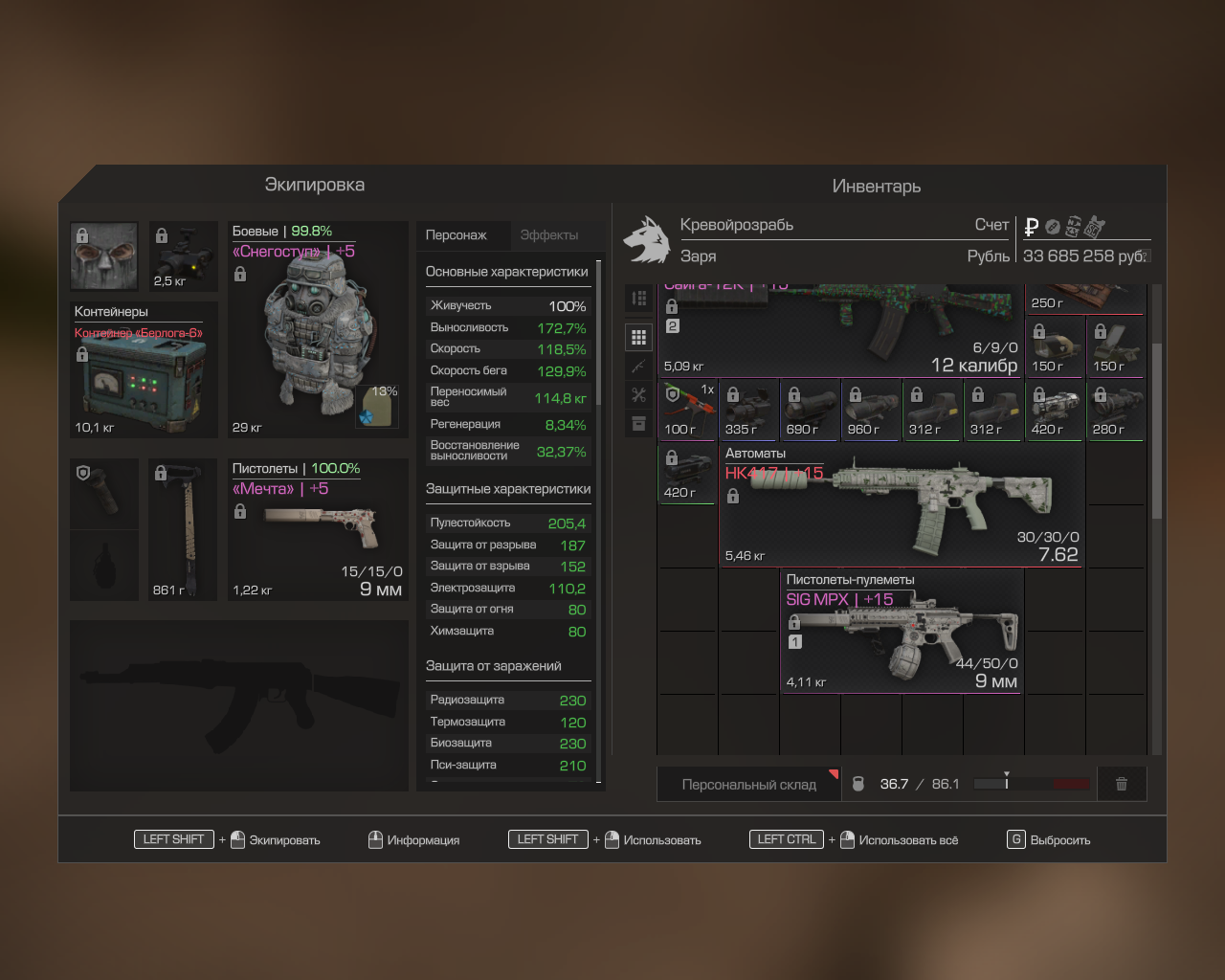This screenshot has height=980, width=1225.
Task: Pick the «Мечта» pistol slot
Action: (319, 529)
